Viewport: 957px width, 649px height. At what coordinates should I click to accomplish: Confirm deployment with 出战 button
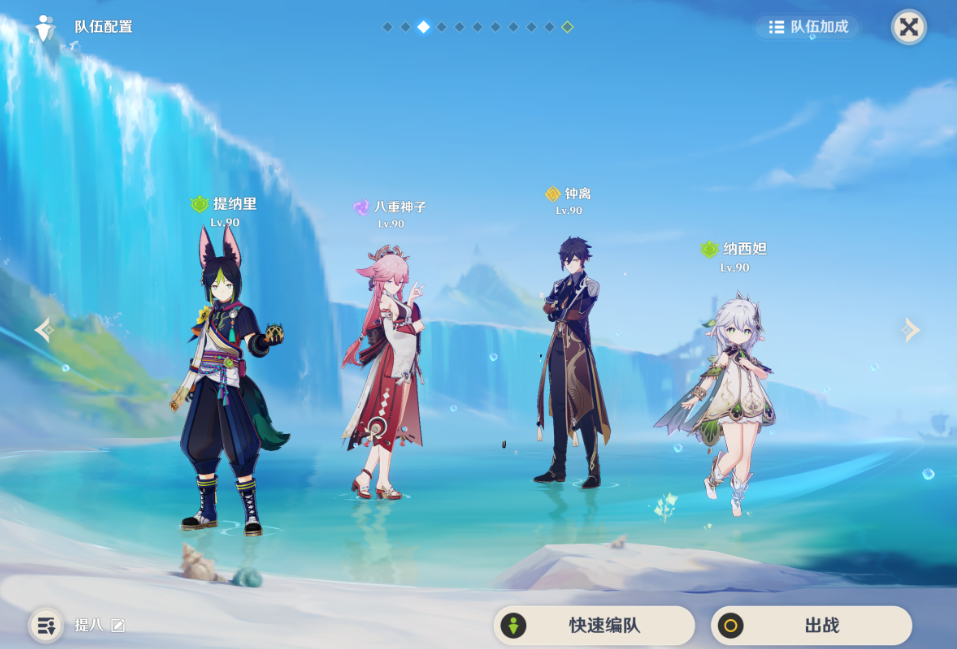click(x=811, y=626)
